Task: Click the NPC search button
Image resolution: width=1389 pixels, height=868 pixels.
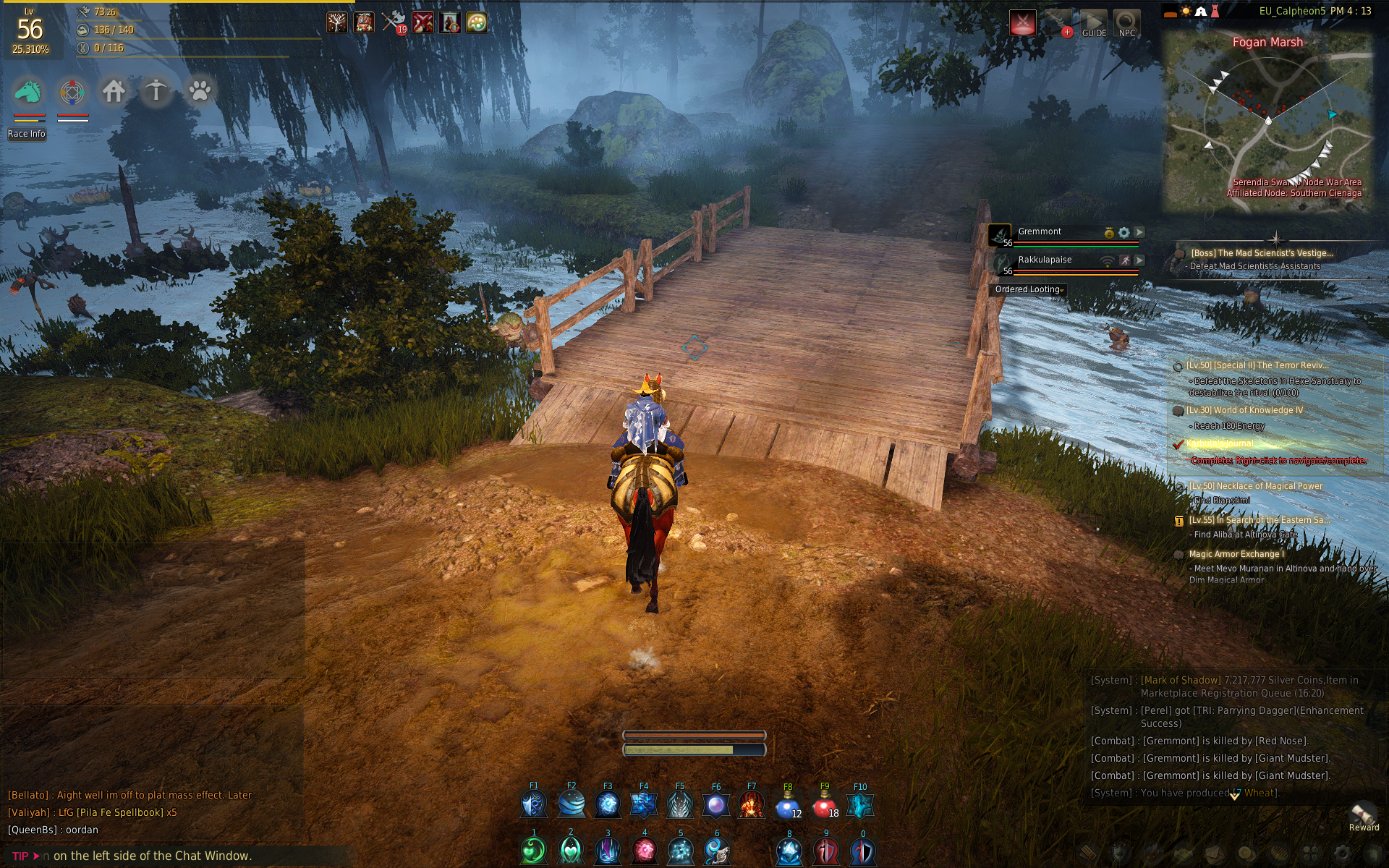Action: tap(1126, 24)
